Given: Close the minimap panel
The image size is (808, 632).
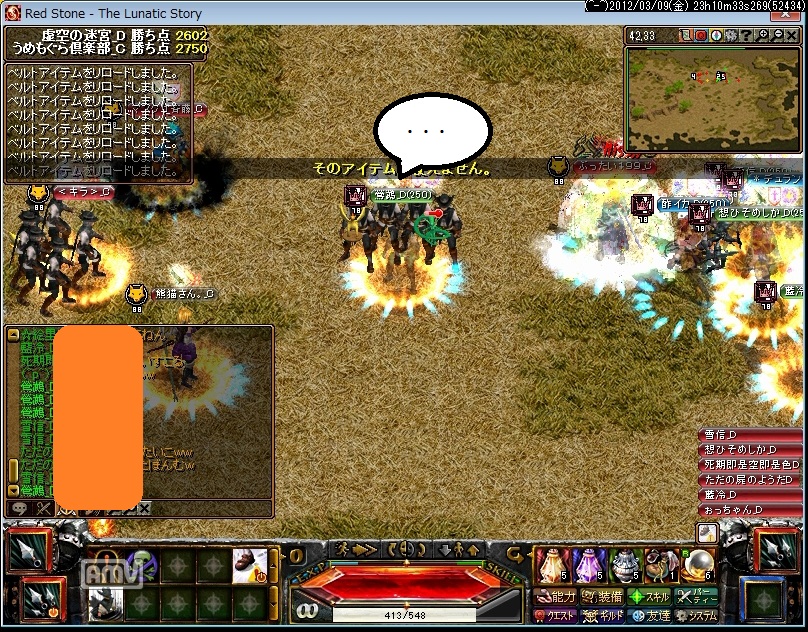Looking at the screenshot, I should (x=793, y=36).
